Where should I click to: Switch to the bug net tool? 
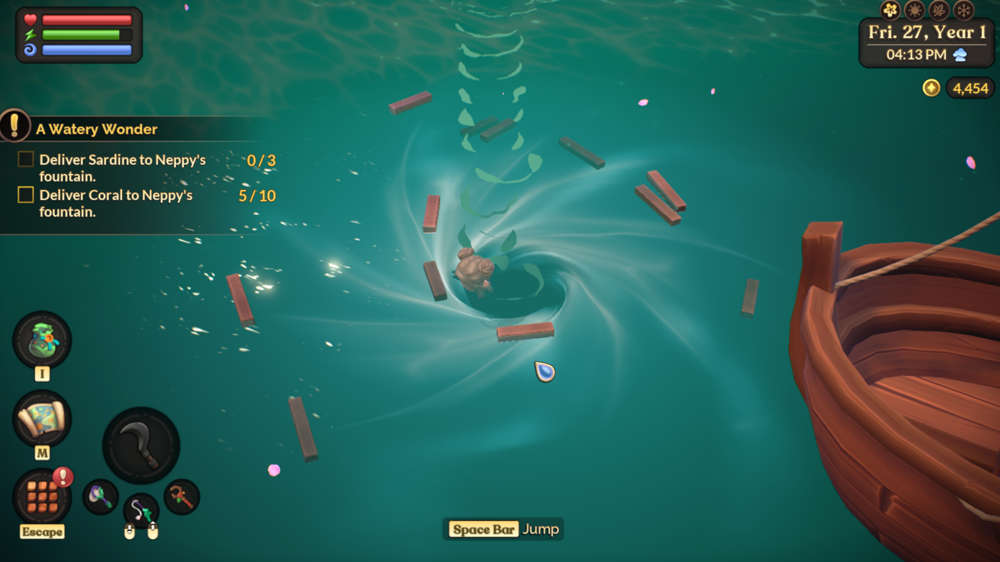pyautogui.click(x=100, y=496)
